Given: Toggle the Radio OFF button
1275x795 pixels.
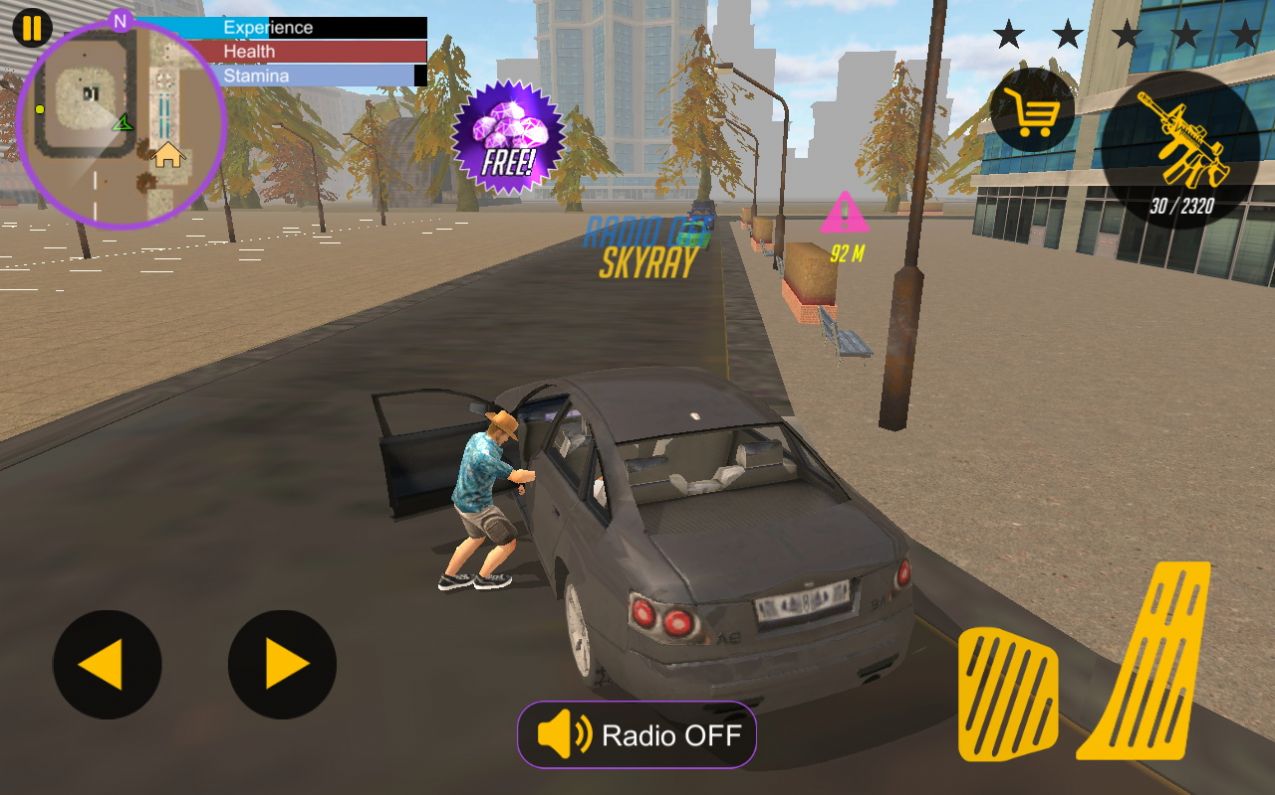Looking at the screenshot, I should pos(637,736).
